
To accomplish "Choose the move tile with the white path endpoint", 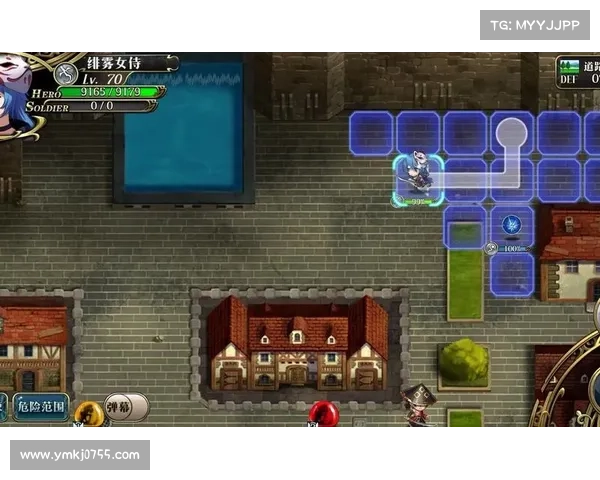I will coord(511,132).
